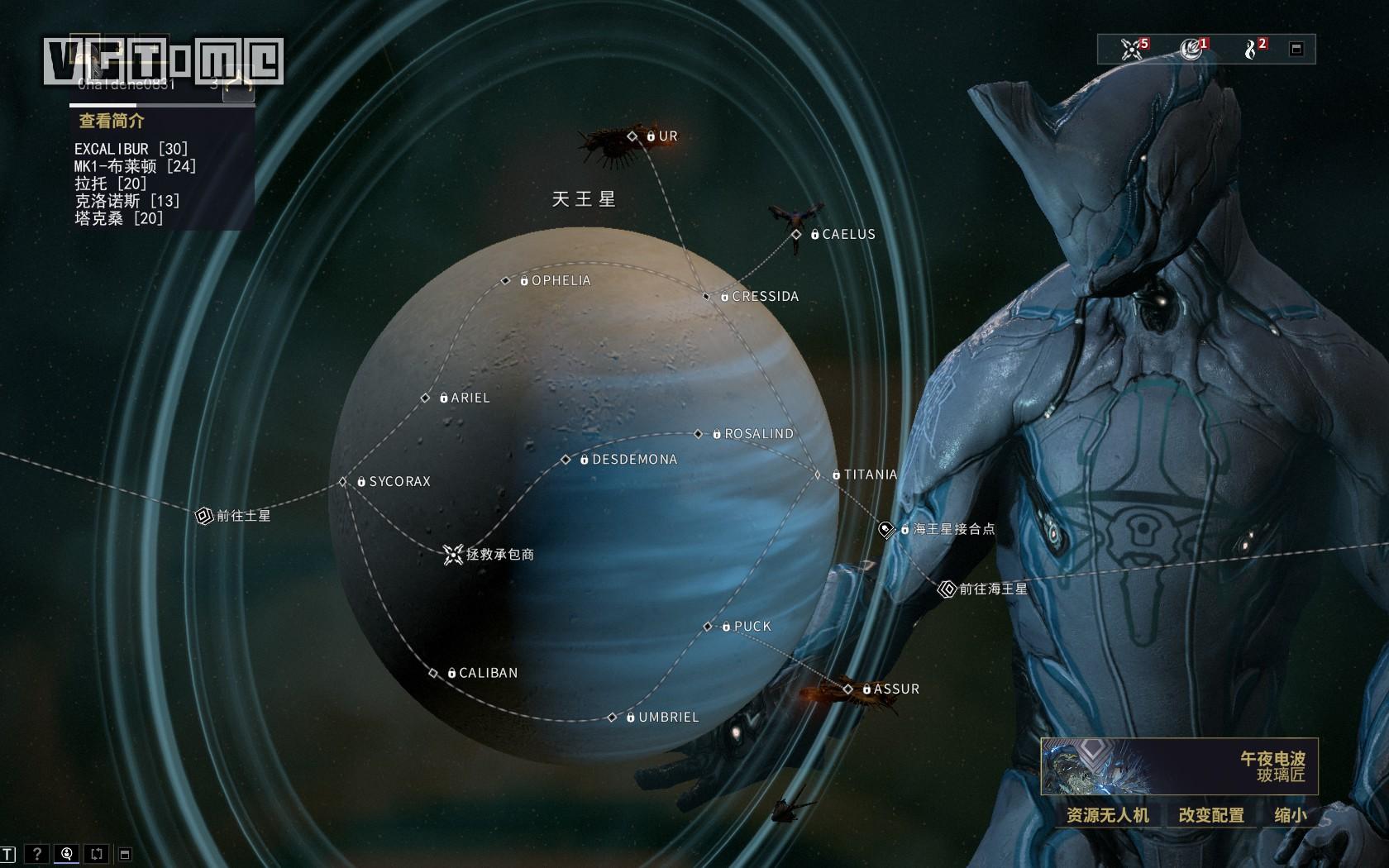Select the UR mission node

coord(633,136)
